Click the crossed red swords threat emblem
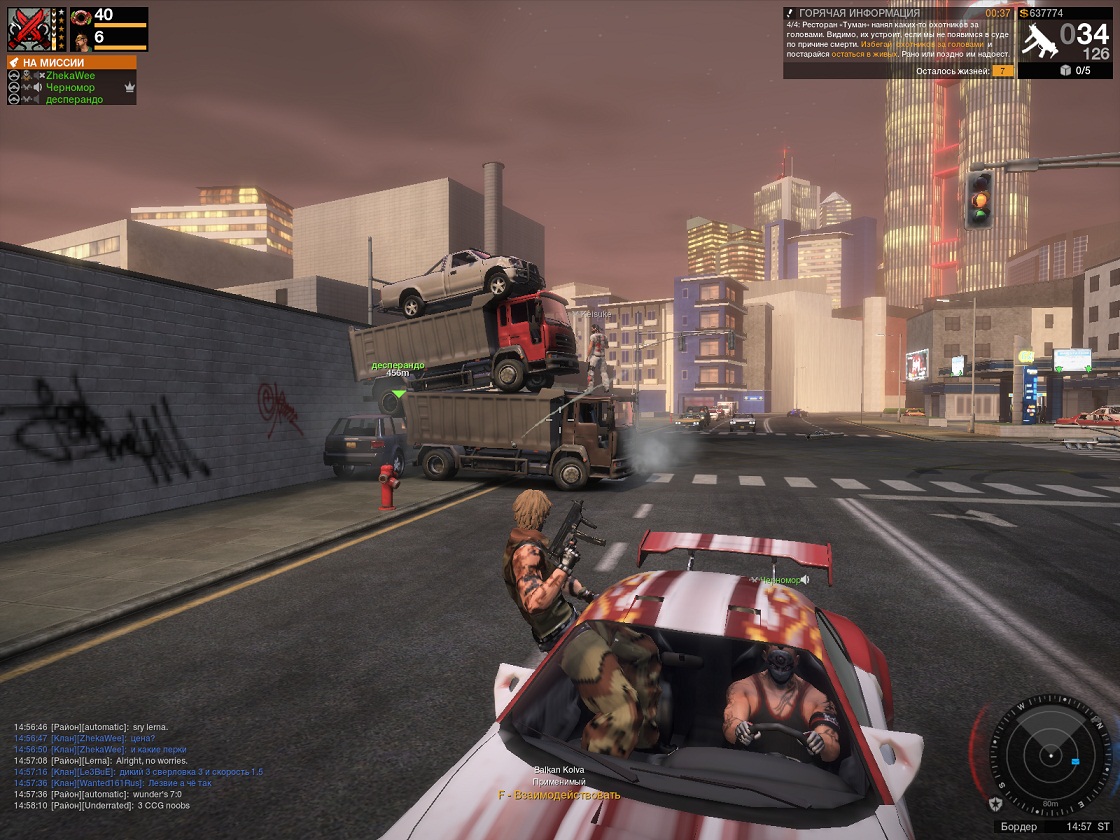This screenshot has width=1120, height=840. click(x=29, y=29)
